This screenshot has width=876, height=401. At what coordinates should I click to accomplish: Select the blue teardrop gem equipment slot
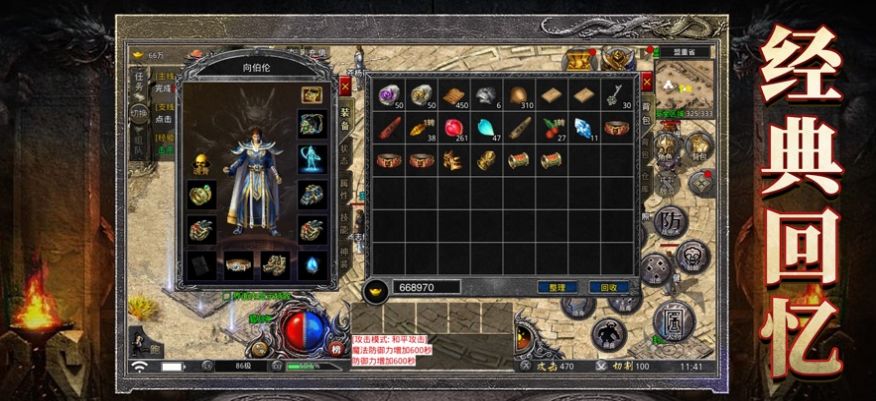coord(311,264)
